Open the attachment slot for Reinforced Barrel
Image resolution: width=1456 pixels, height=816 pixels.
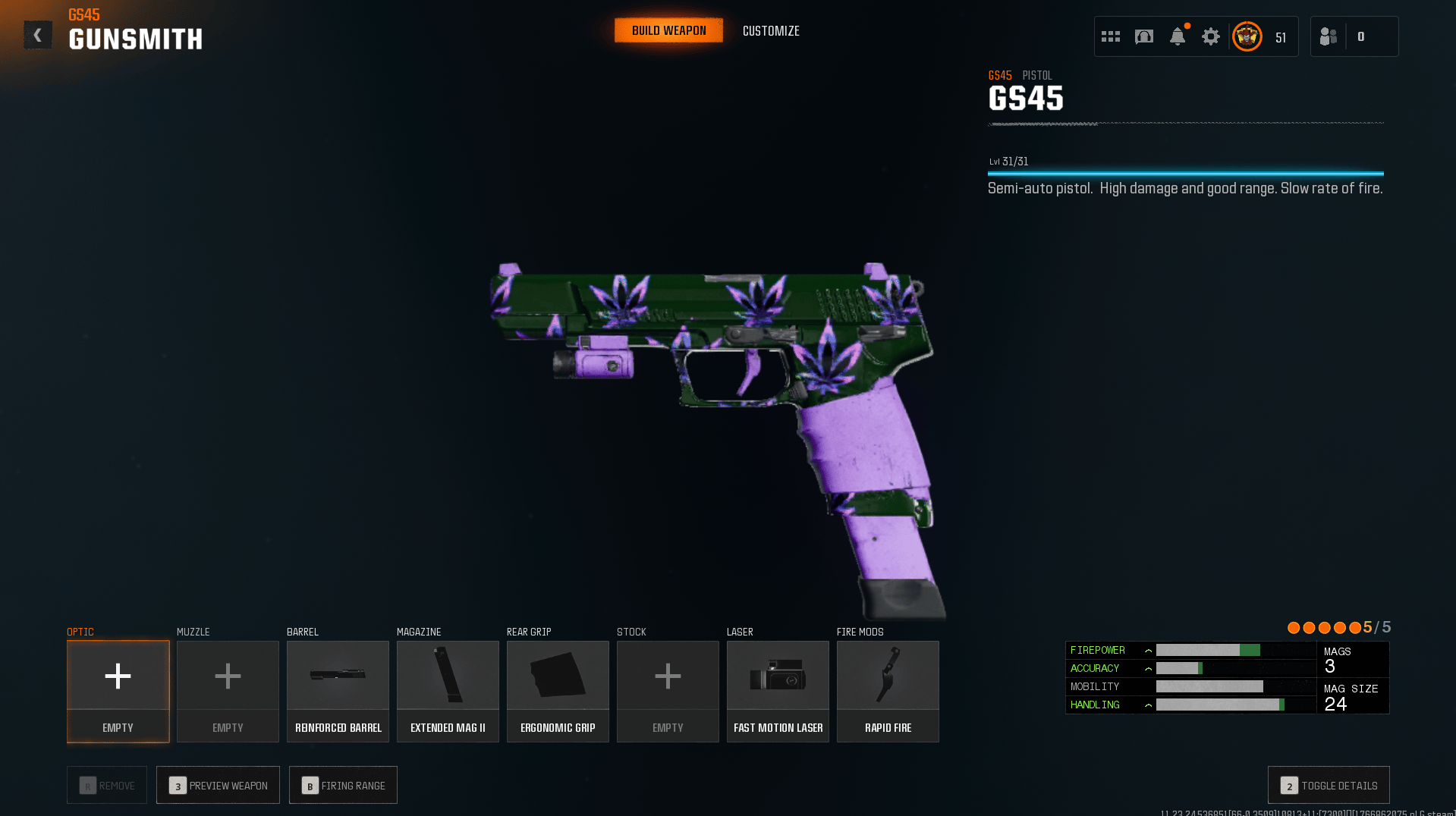click(x=338, y=690)
